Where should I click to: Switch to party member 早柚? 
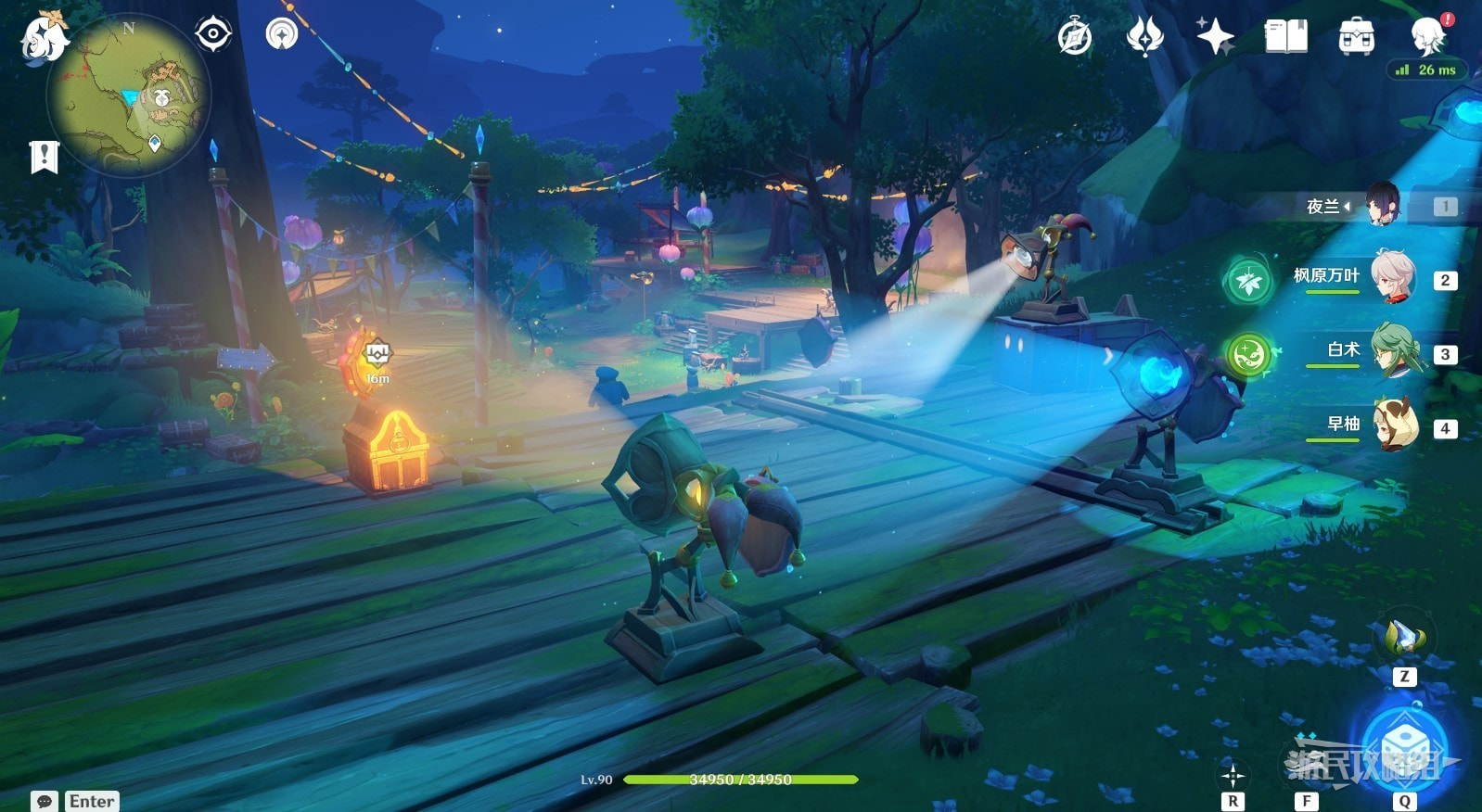[x=1393, y=425]
